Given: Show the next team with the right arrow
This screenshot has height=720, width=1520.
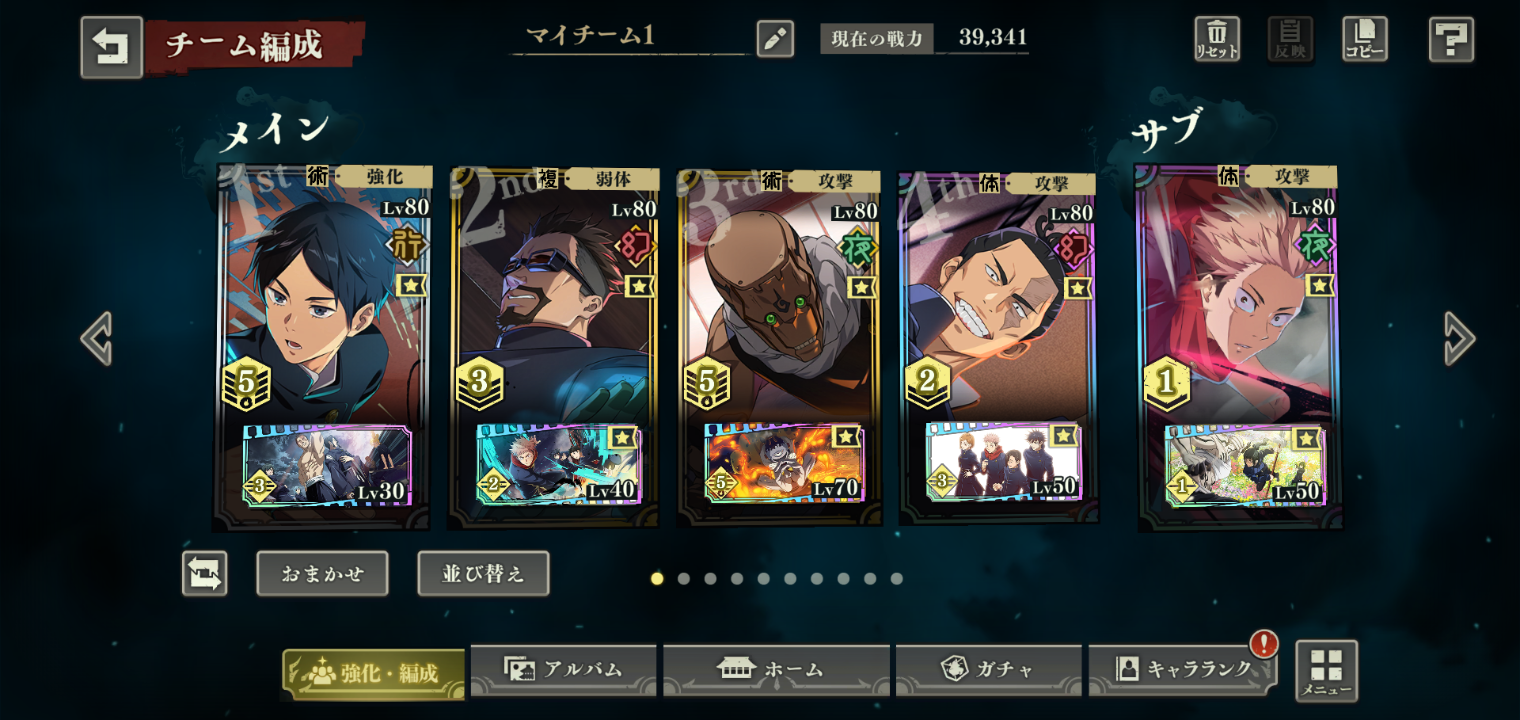Looking at the screenshot, I should tap(1459, 338).
